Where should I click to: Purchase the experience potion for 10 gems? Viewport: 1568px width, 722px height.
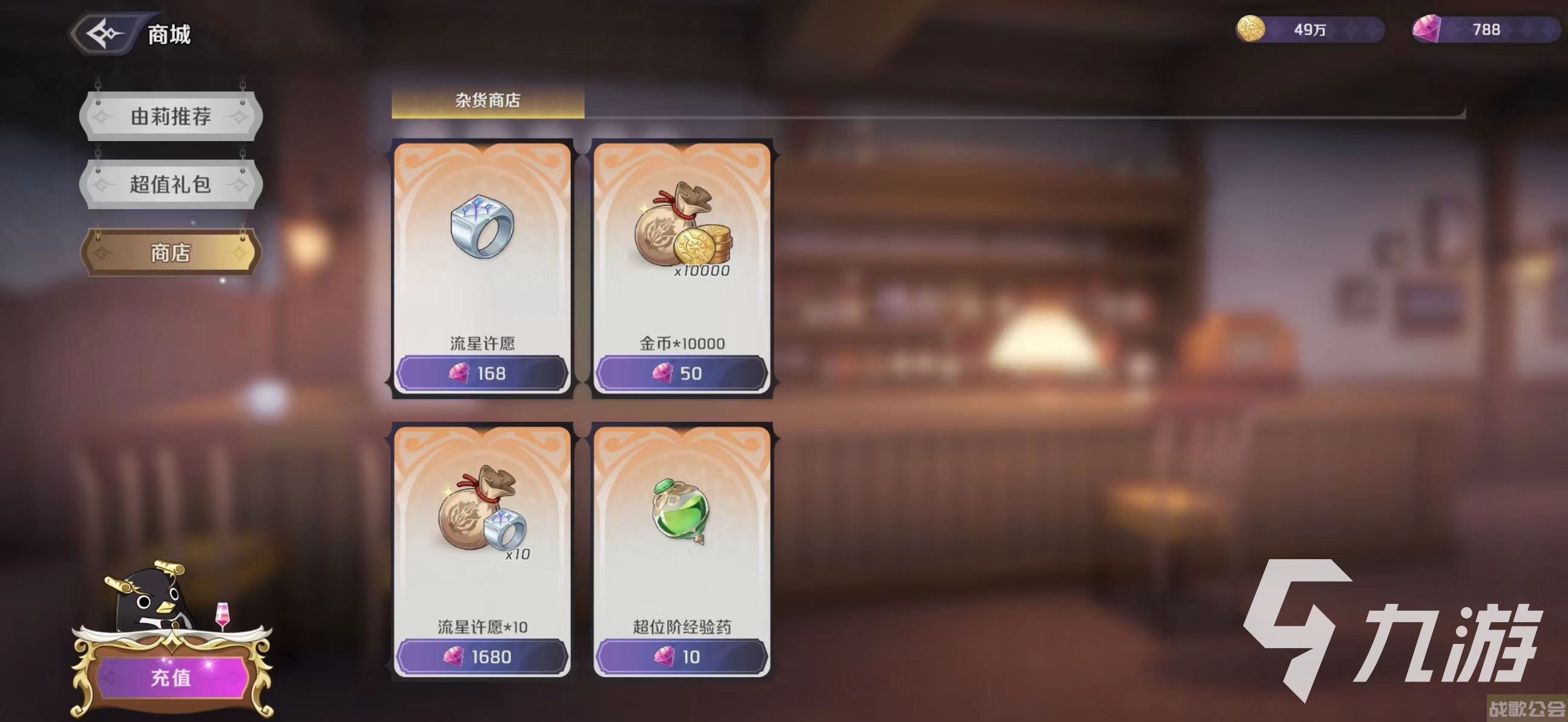point(682,657)
